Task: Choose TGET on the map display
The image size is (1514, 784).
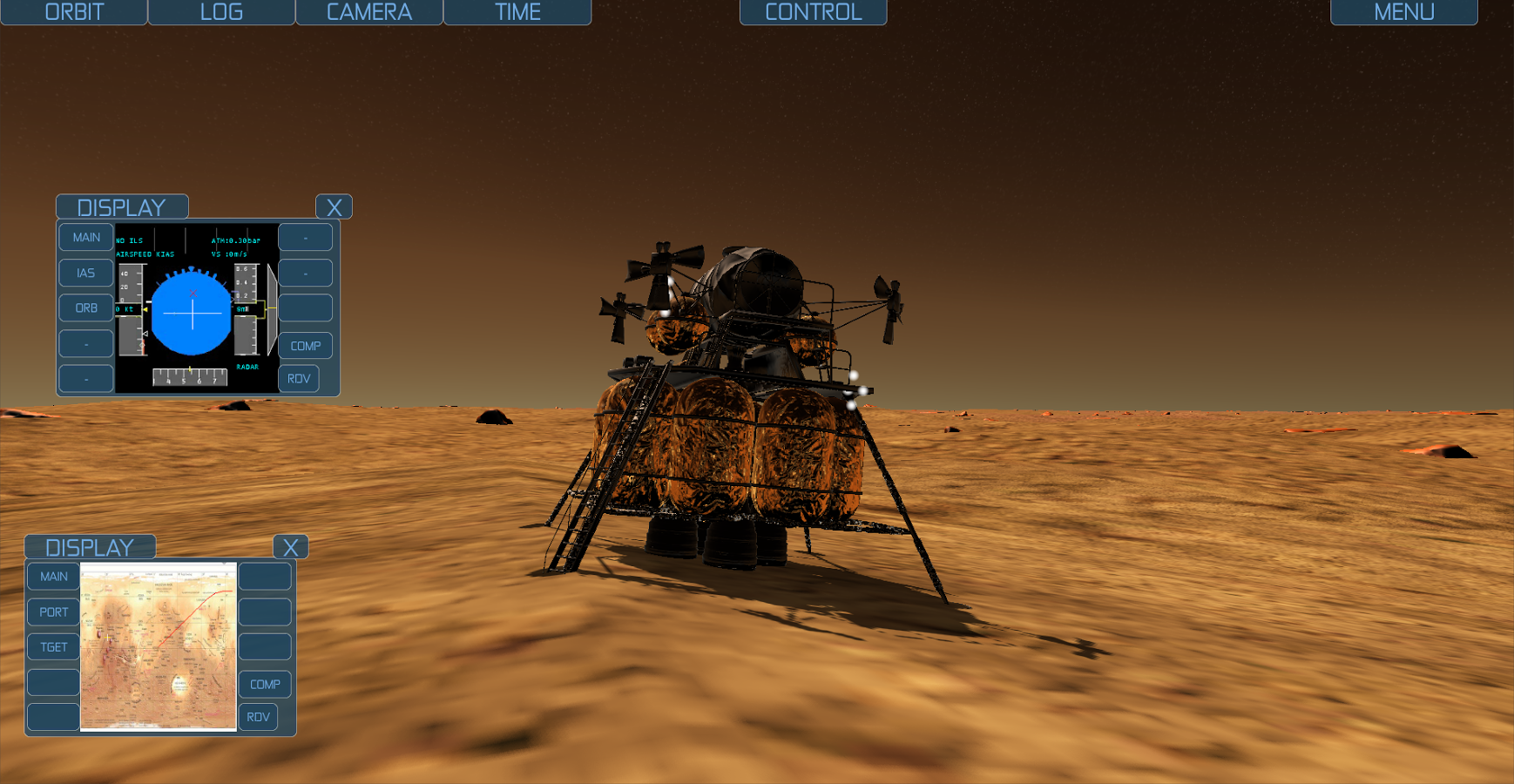Action: pyautogui.click(x=53, y=647)
